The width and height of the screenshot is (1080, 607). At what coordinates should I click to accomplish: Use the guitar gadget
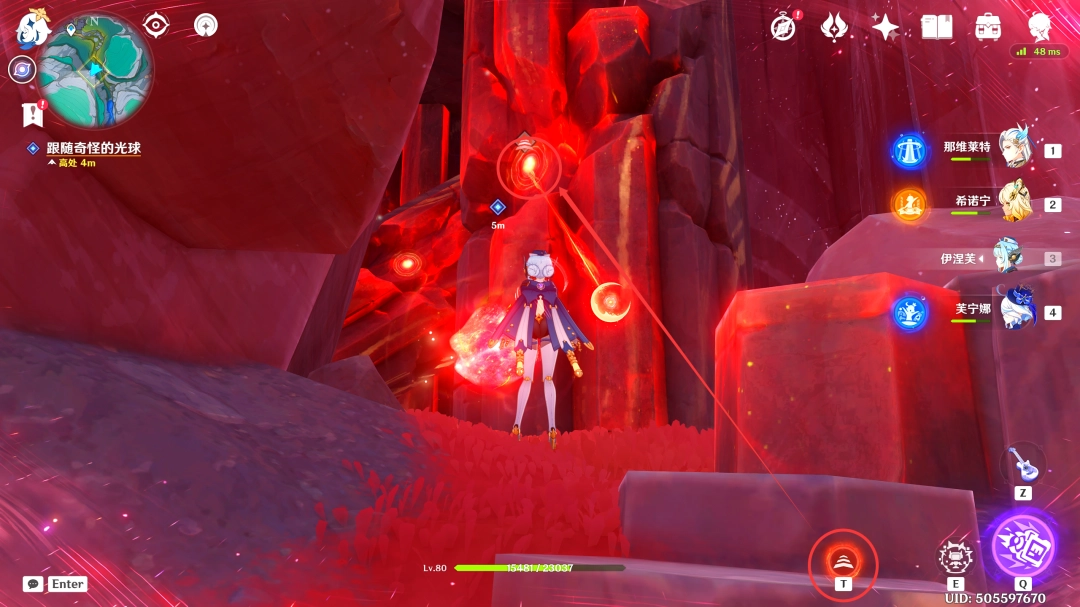[x=1023, y=463]
